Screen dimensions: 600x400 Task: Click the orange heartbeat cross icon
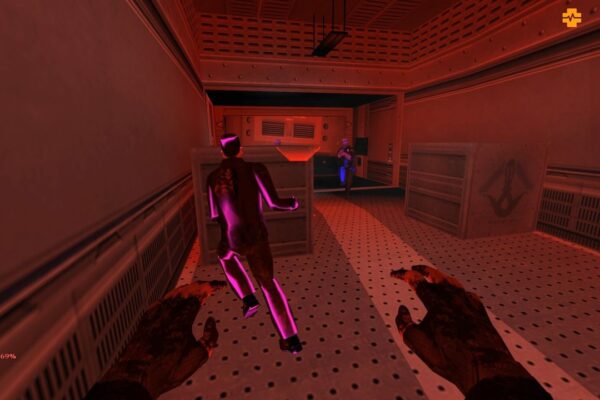point(571,17)
